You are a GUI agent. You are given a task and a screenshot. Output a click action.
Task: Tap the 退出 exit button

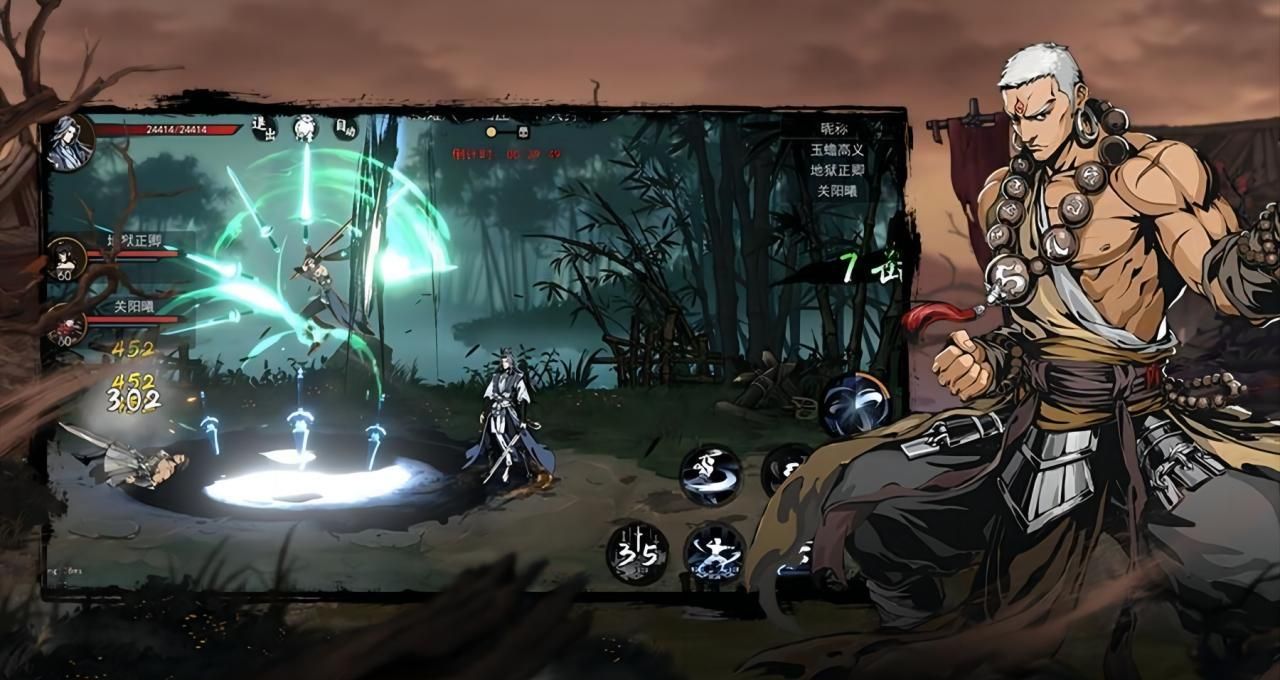(264, 127)
